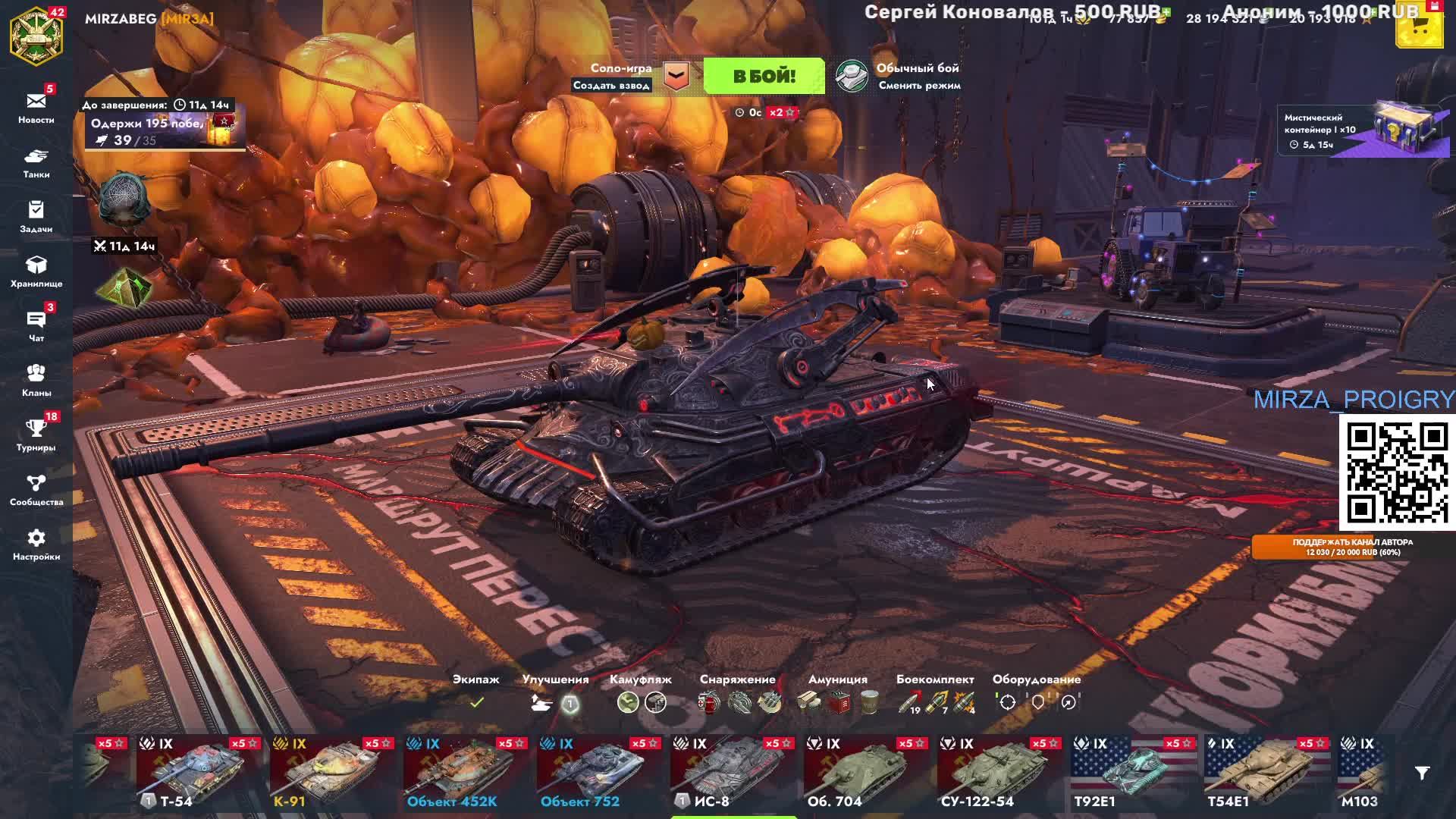The height and width of the screenshot is (819, 1456).
Task: Open Настройки settings
Action: (36, 544)
